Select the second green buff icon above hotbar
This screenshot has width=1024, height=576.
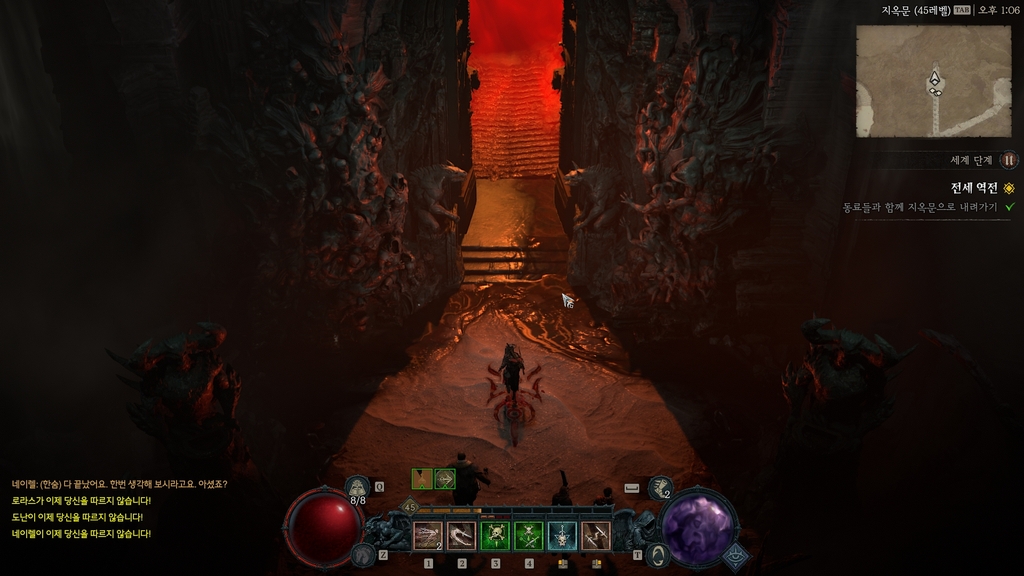point(445,479)
